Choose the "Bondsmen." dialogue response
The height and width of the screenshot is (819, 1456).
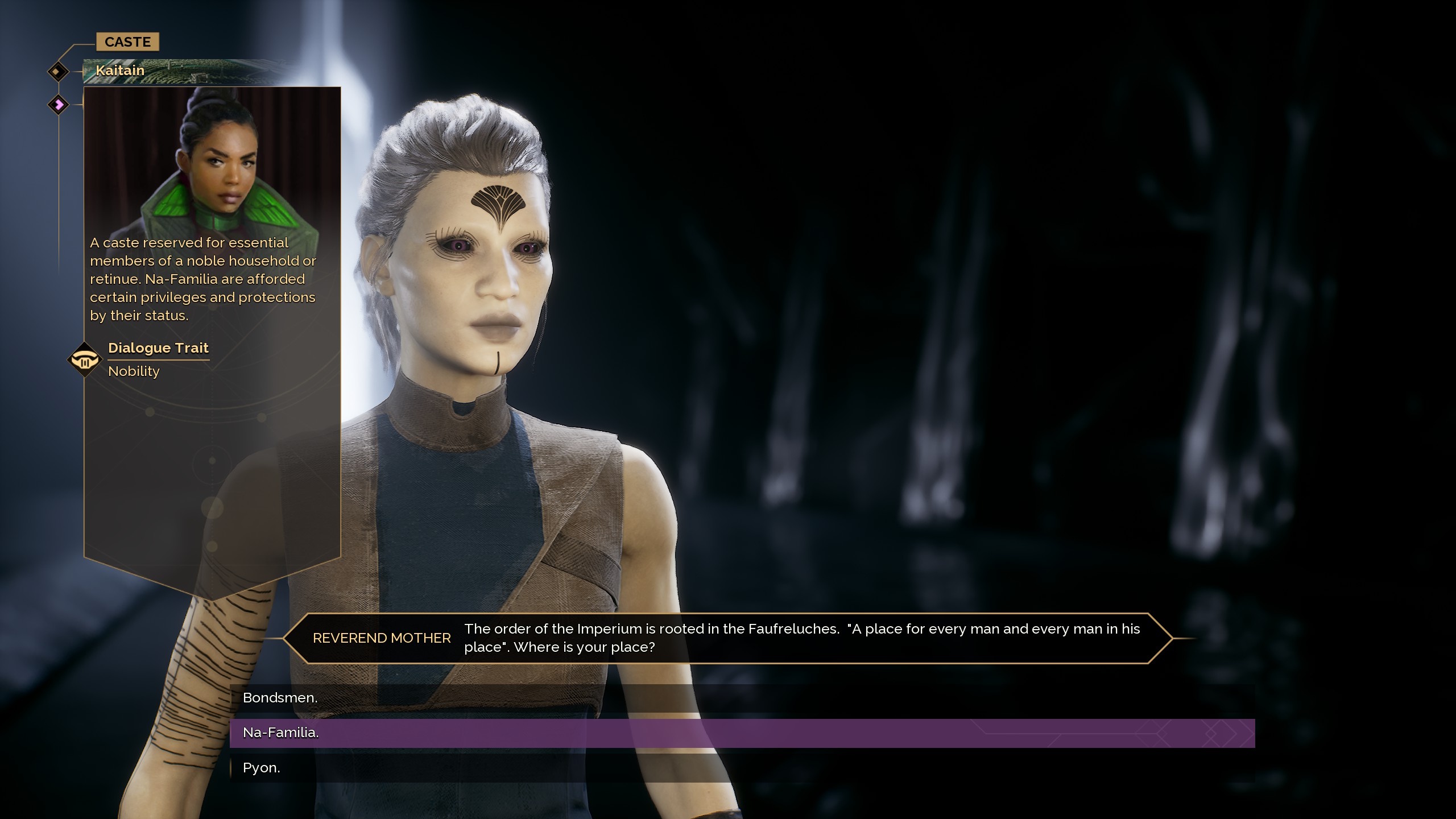[x=280, y=697]
